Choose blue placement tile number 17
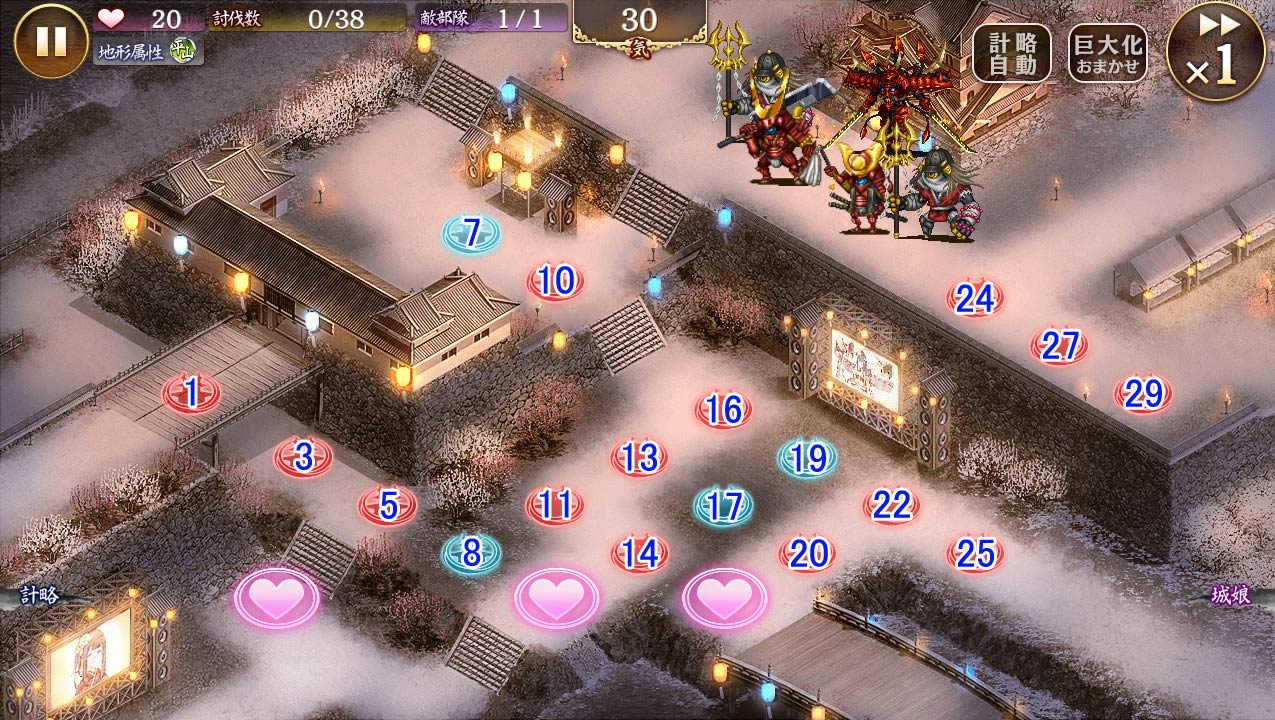 click(x=723, y=506)
